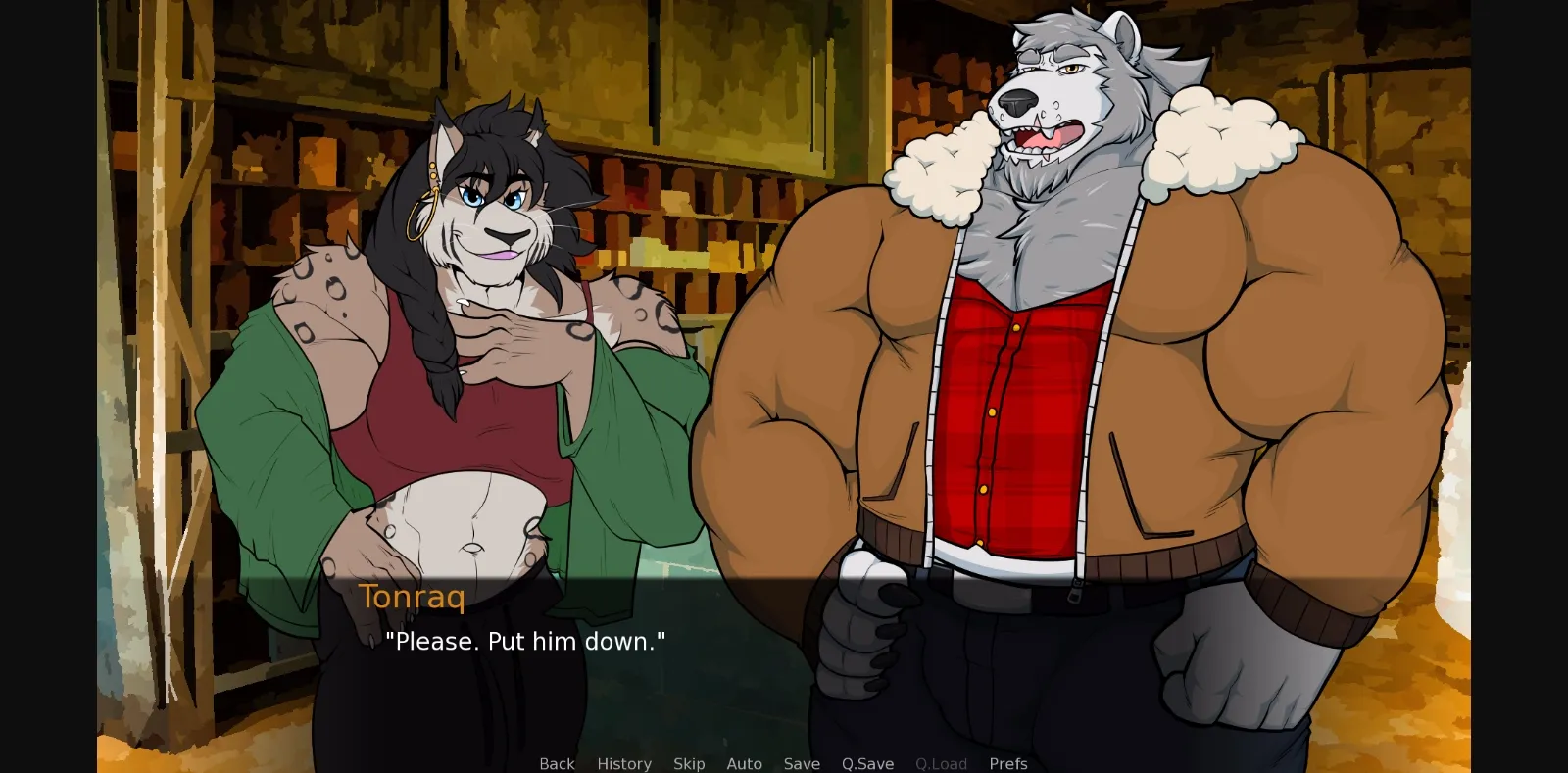Click the Back option in the quick menu
Screen dimensions: 1568x773
coord(556,763)
